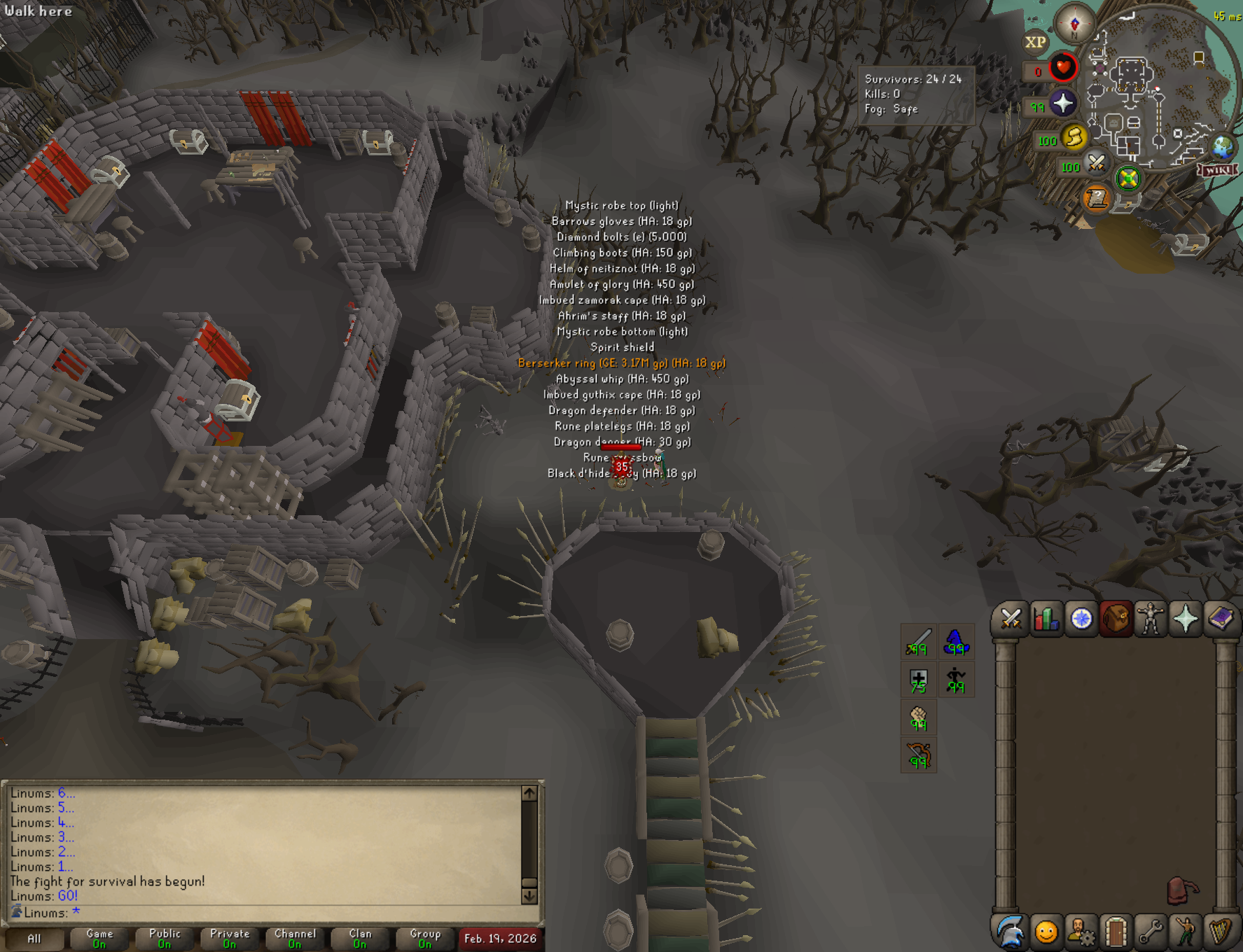This screenshot has width=1243, height=952.
Task: Open the world map globe
Action: 1223,148
